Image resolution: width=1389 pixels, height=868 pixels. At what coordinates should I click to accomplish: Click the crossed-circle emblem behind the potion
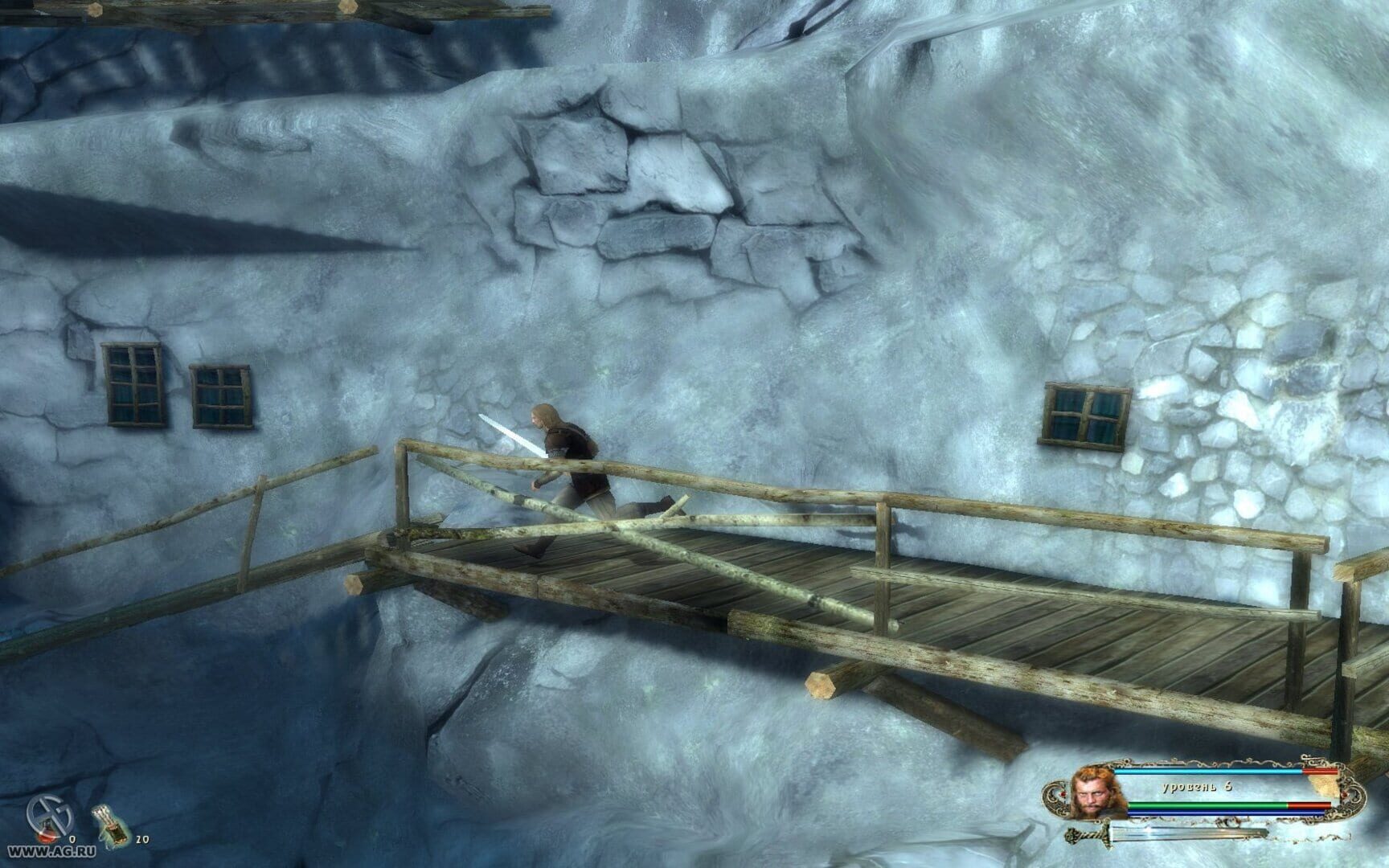(48, 812)
